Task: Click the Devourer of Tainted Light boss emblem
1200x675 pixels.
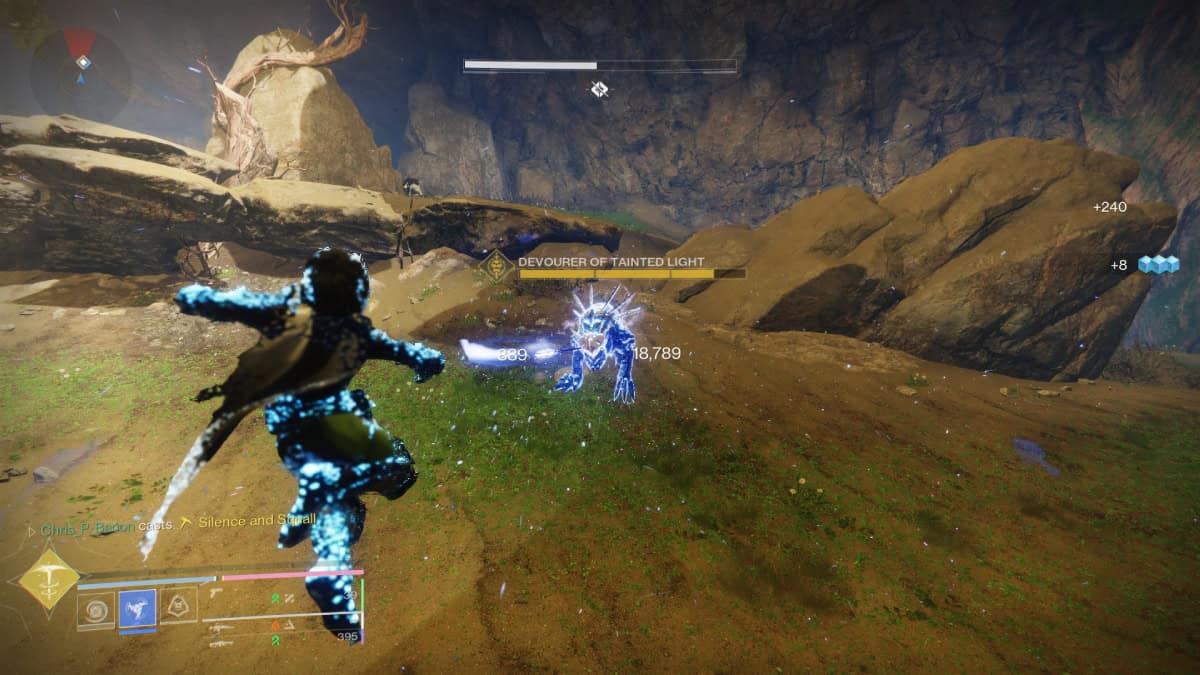Action: coord(495,267)
